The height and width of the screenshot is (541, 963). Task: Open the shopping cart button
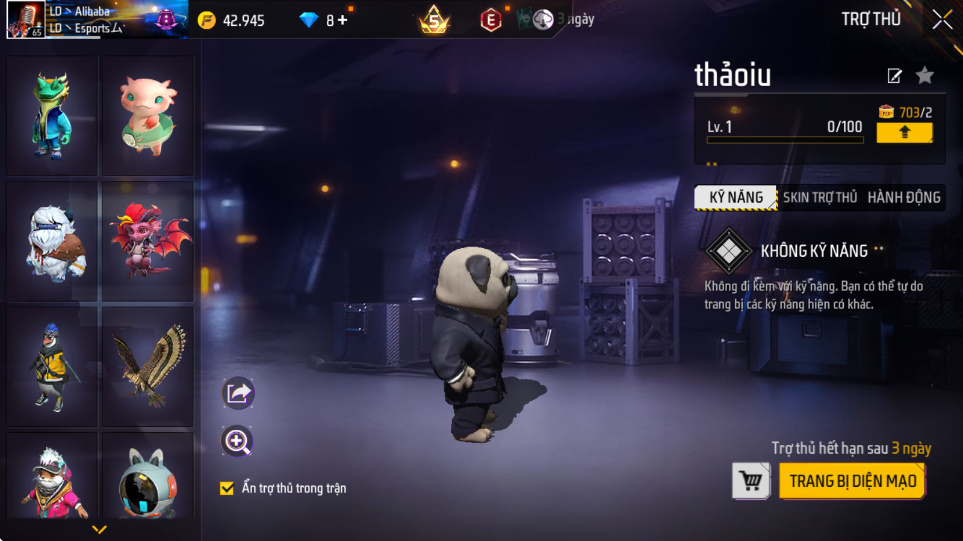(x=751, y=481)
